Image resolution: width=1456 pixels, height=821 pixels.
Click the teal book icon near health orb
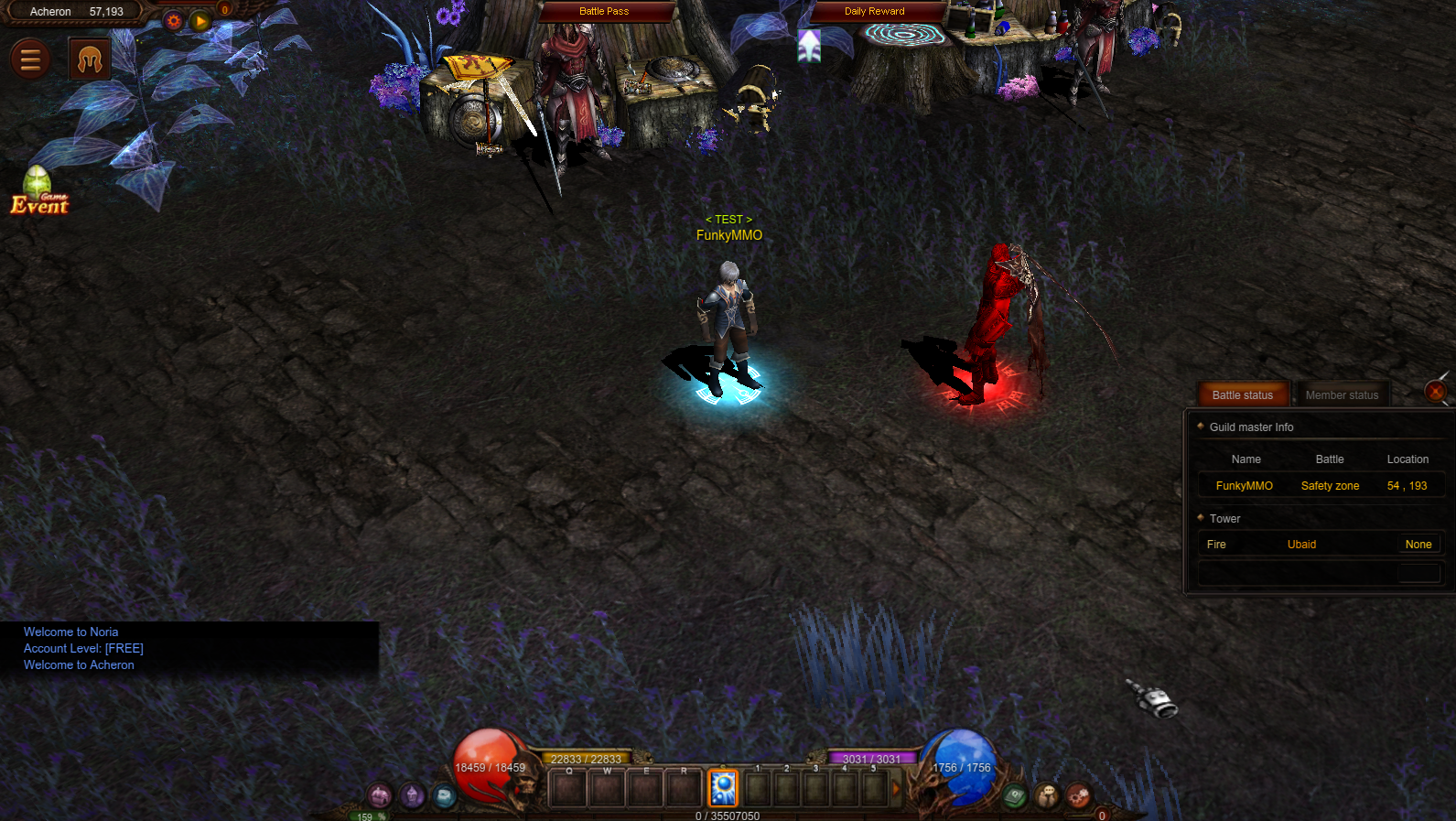445,796
